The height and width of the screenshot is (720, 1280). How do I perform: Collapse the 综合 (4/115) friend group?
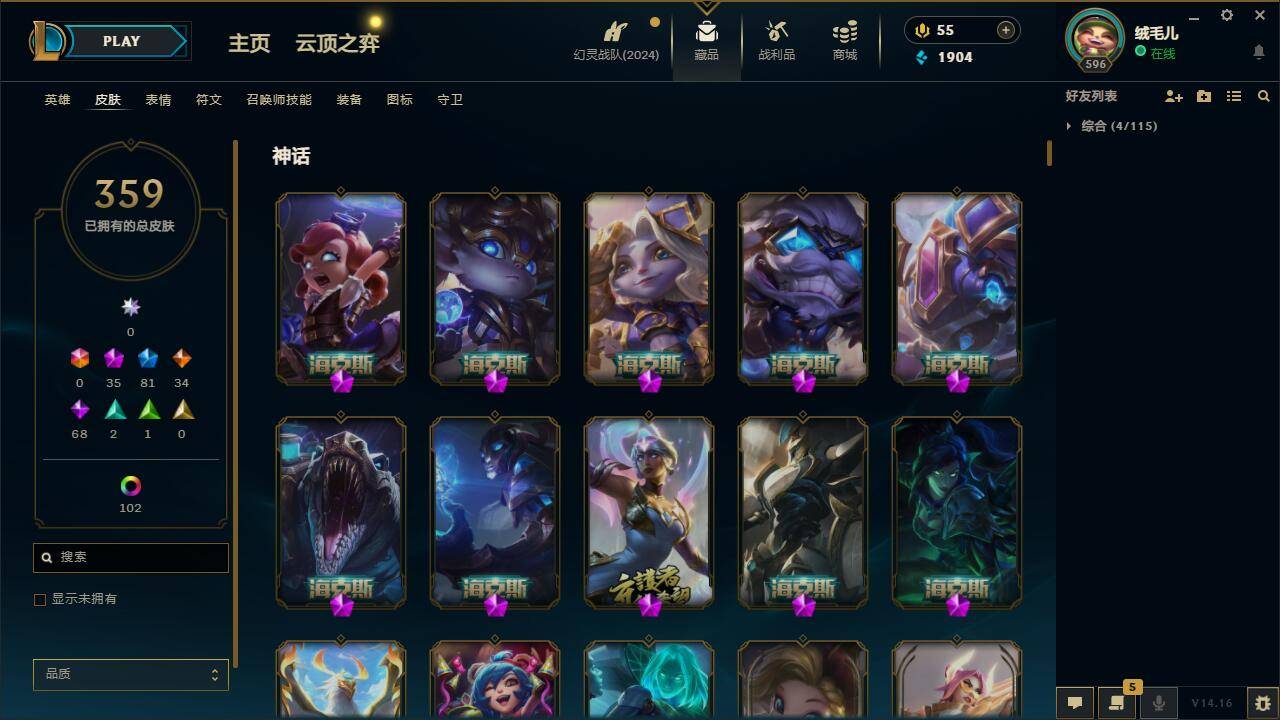point(1070,126)
